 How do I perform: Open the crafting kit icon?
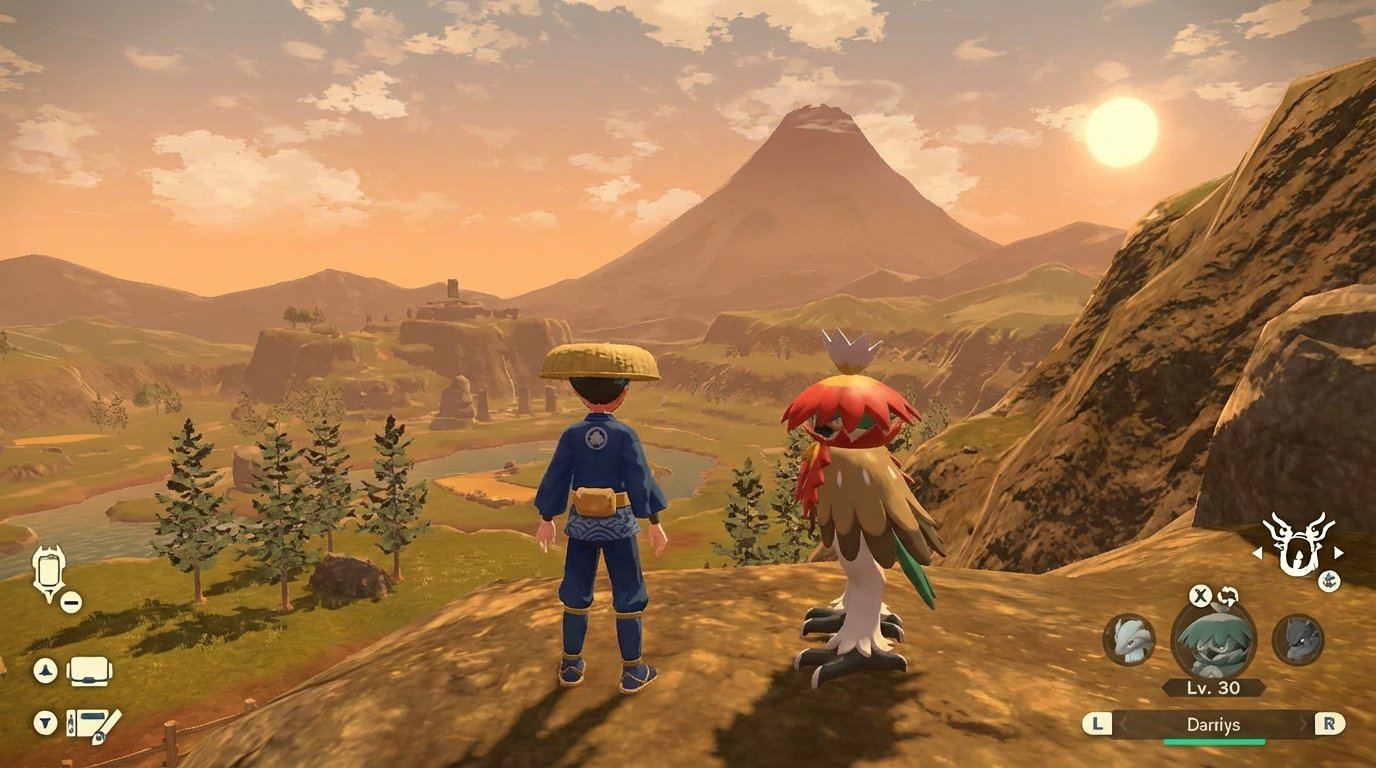point(88,723)
